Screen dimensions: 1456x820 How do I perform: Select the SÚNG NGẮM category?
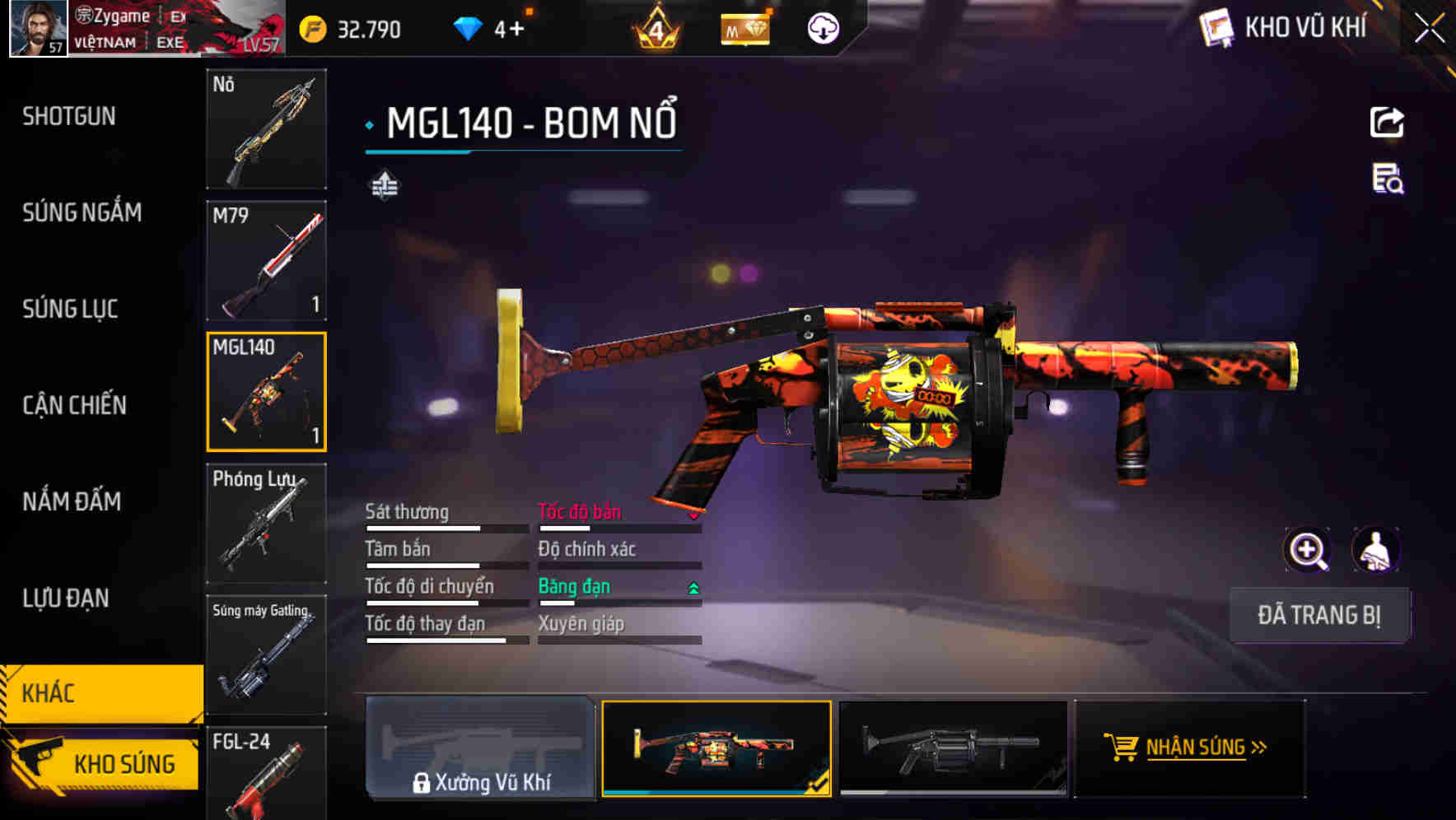[x=80, y=212]
